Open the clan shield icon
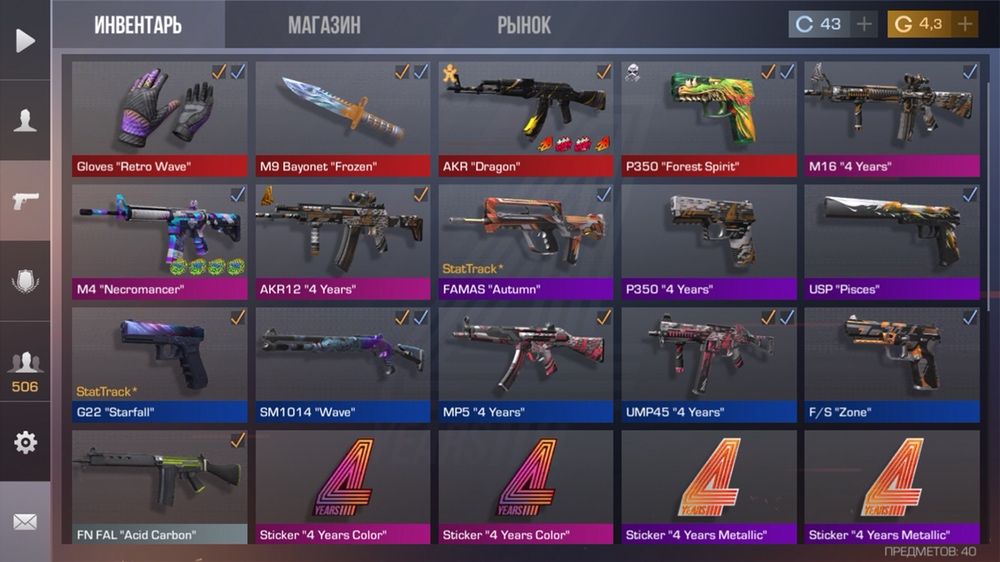1000x562 pixels. tap(25, 281)
